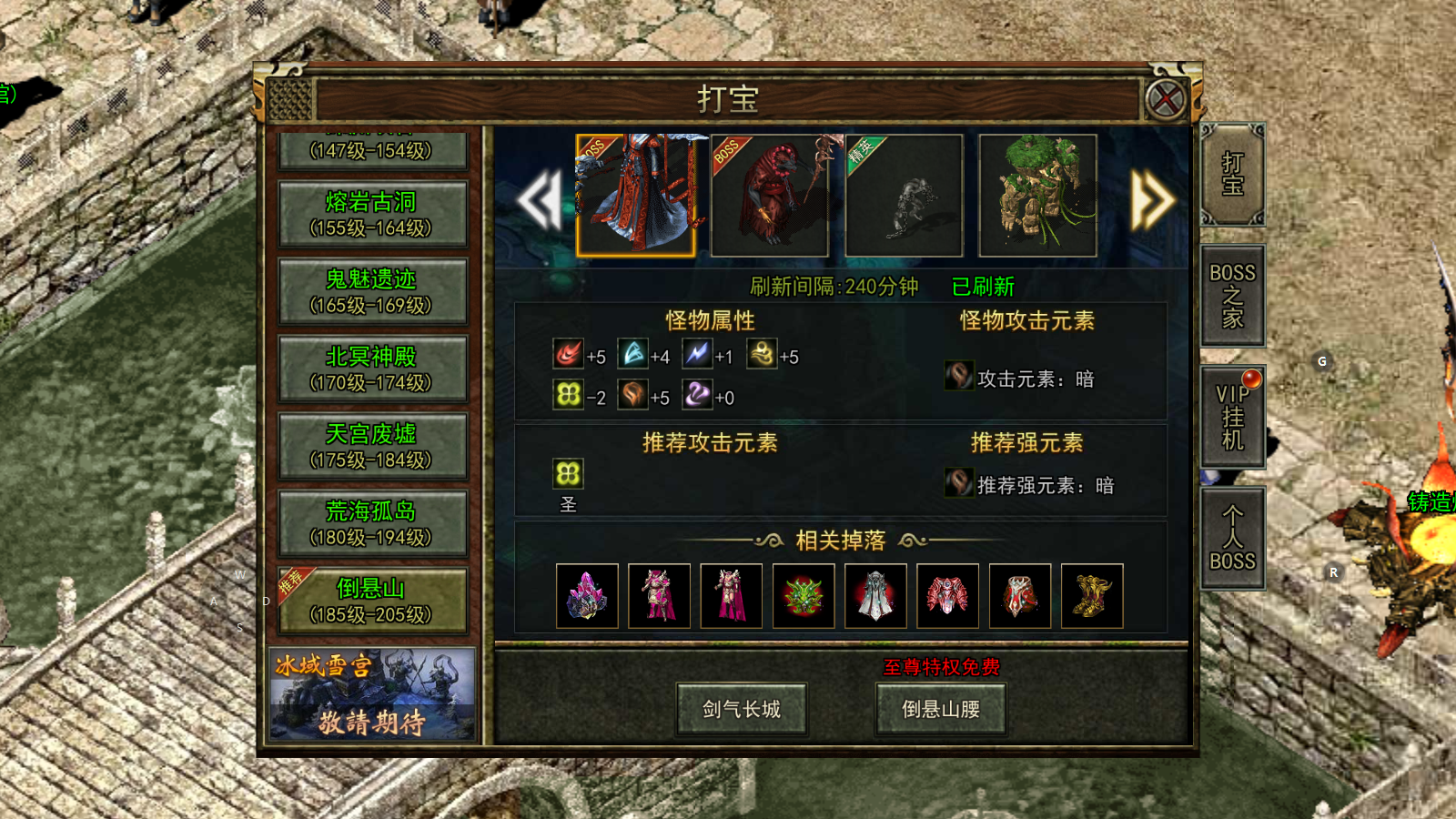Close the 打宝 window
The height and width of the screenshot is (819, 1456).
1166,99
